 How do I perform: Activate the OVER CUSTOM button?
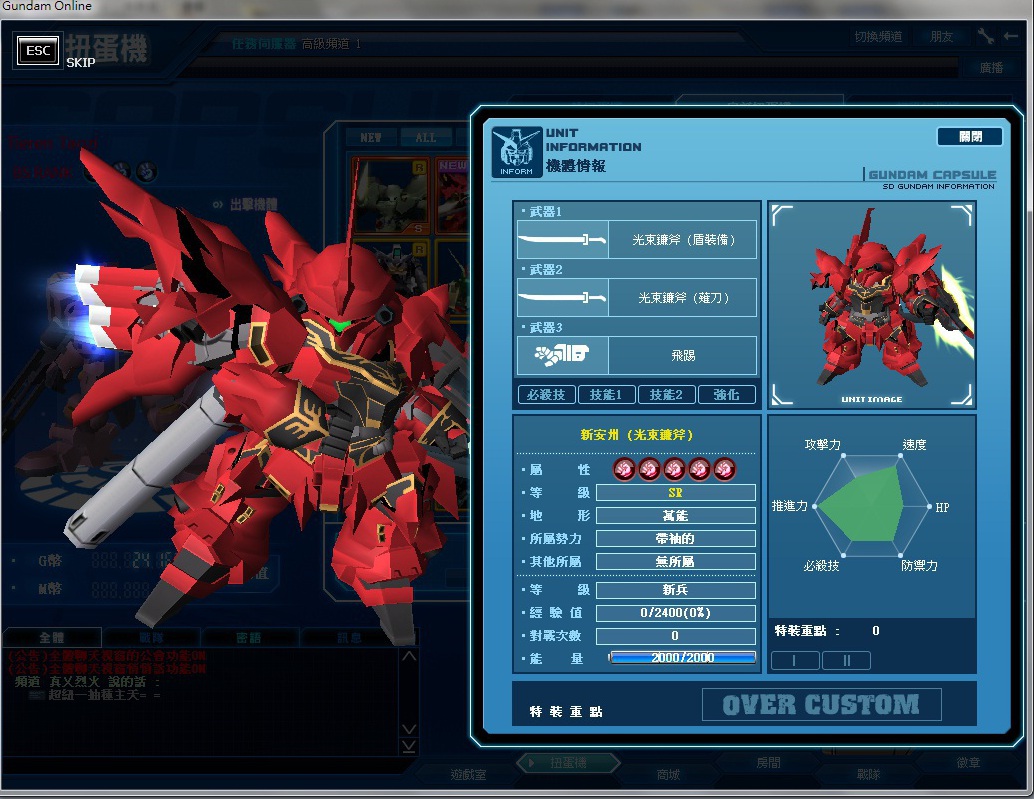[x=821, y=705]
